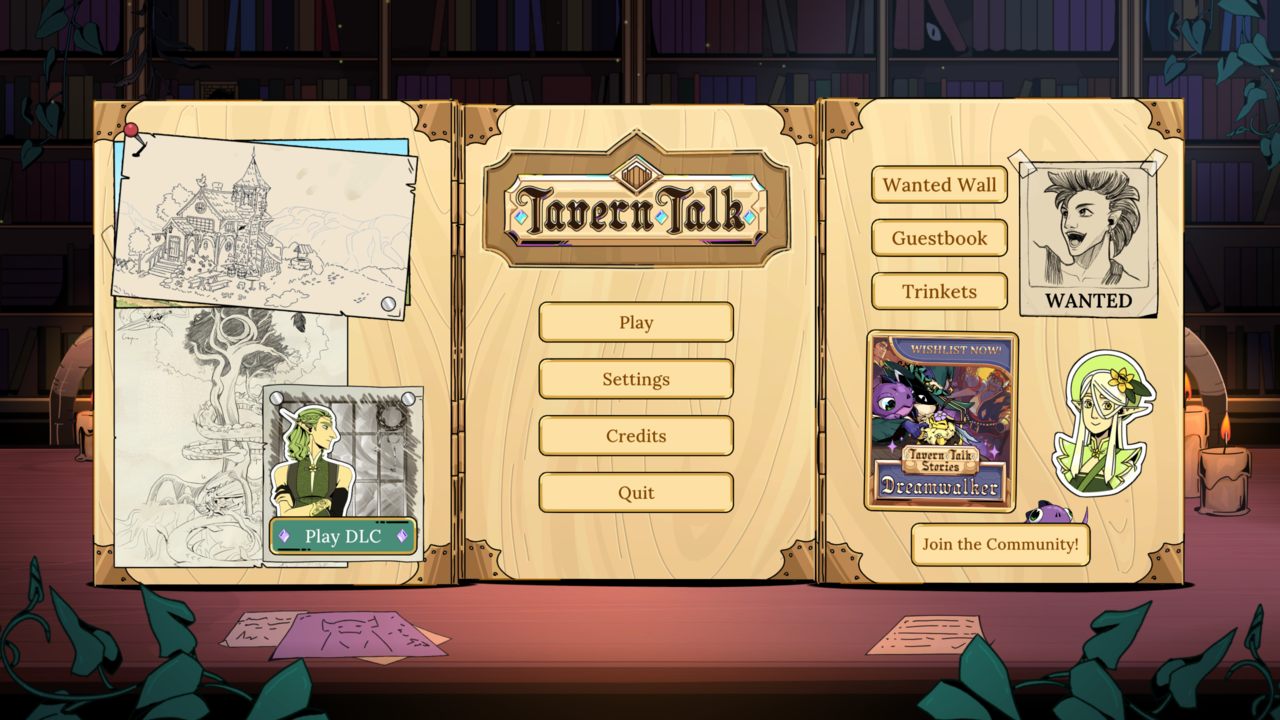Open the Wanted Wall
This screenshot has height=720, width=1280.
(x=939, y=185)
